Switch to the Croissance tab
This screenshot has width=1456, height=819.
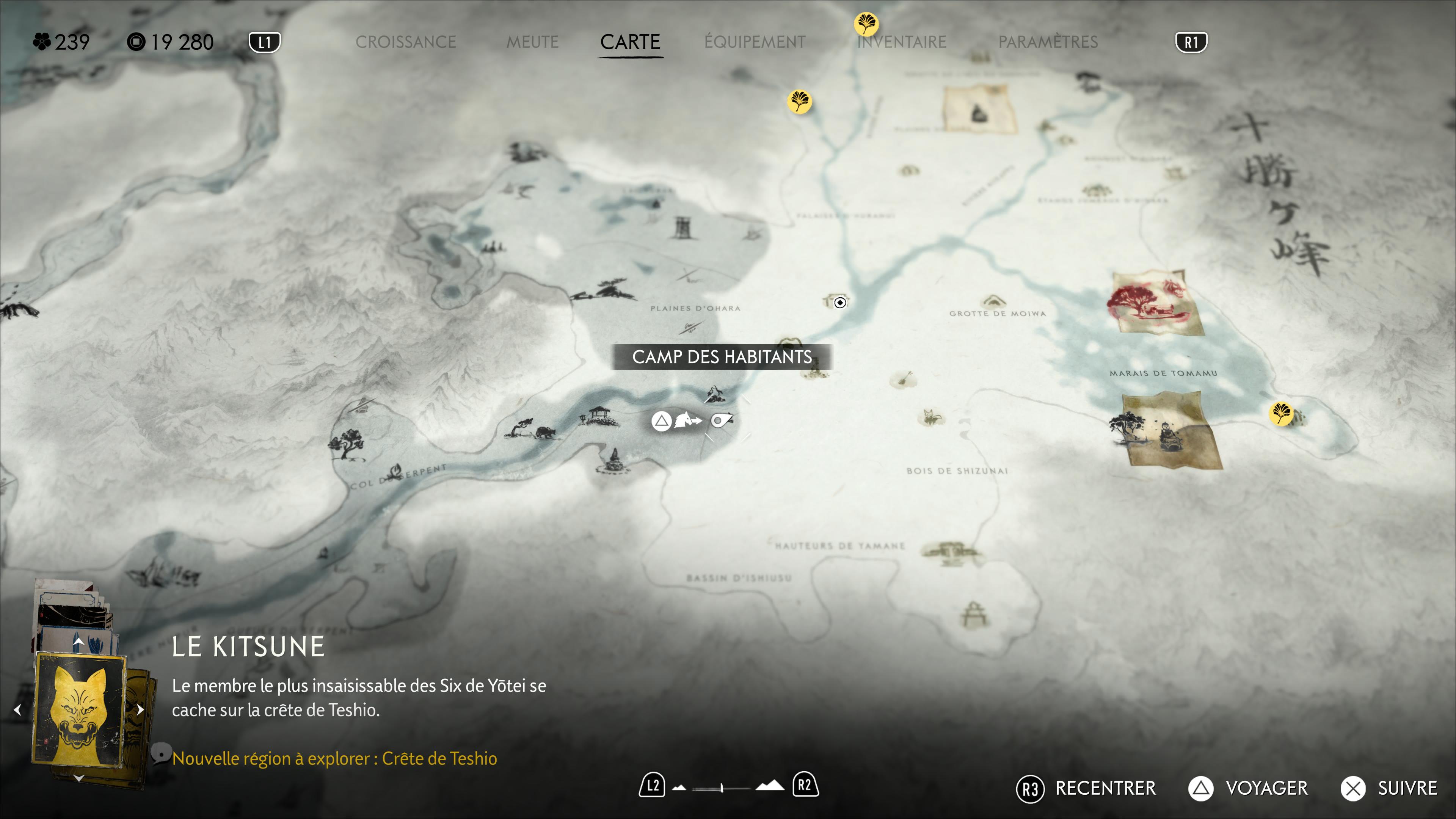(x=405, y=42)
